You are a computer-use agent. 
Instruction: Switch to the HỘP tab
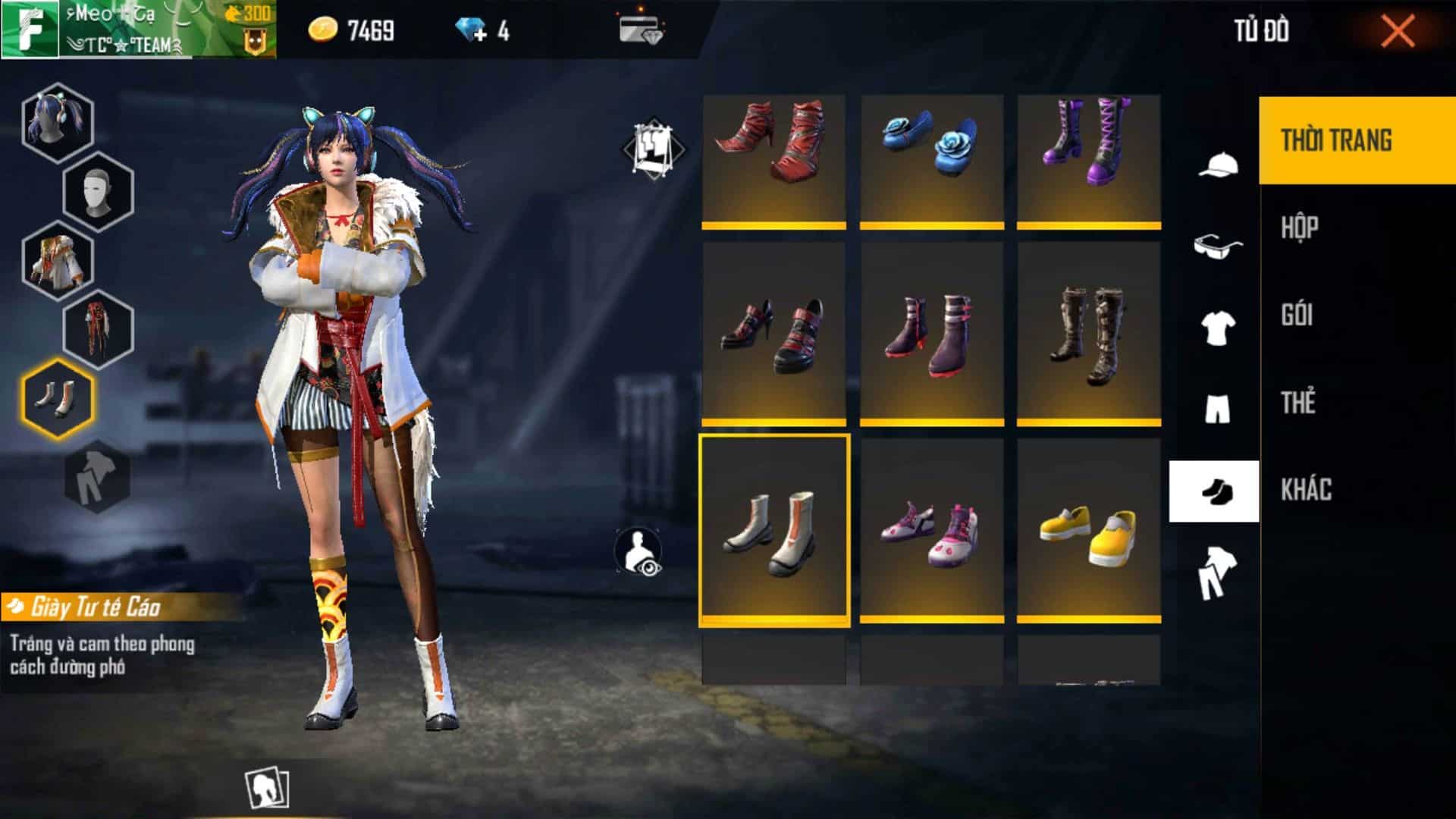[x=1301, y=227]
